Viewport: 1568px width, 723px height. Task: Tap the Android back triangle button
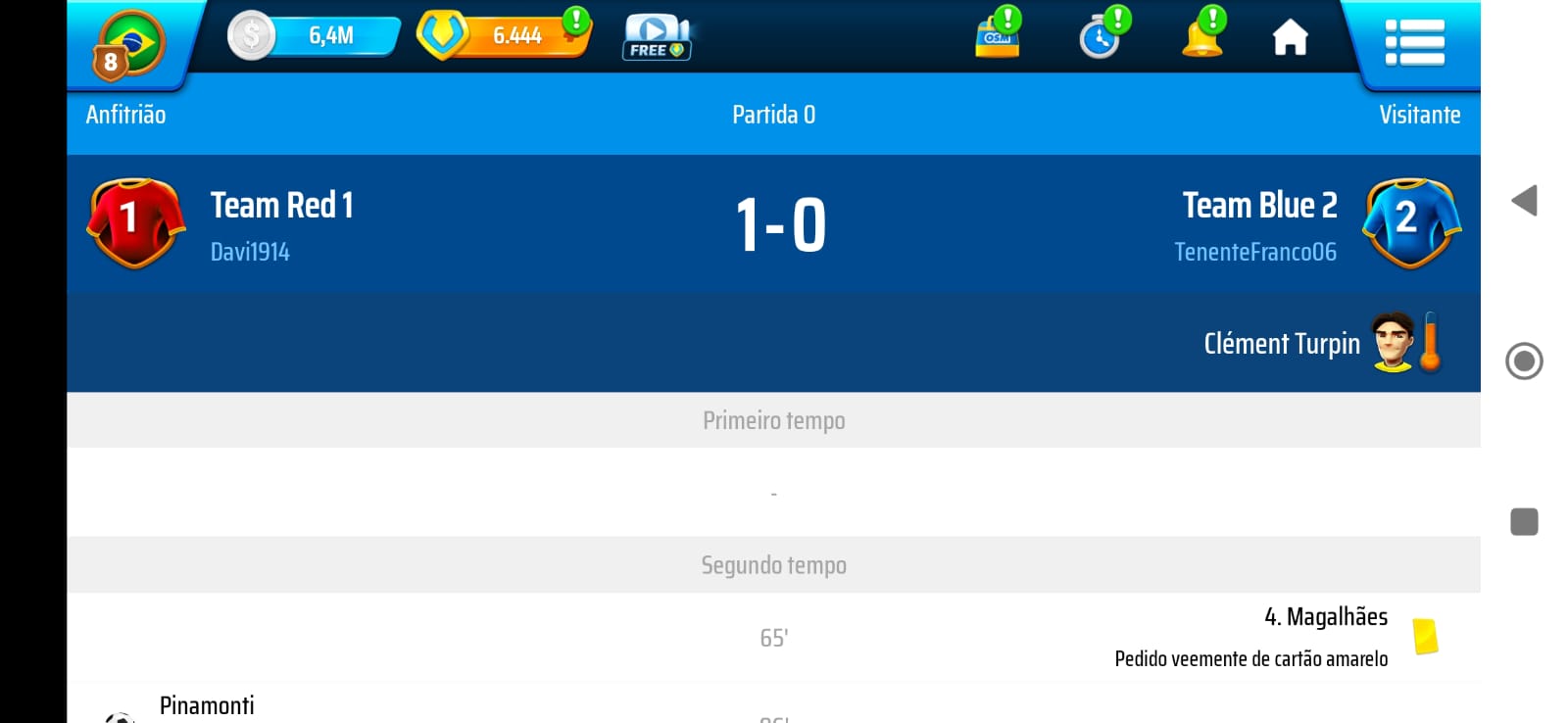(x=1524, y=201)
